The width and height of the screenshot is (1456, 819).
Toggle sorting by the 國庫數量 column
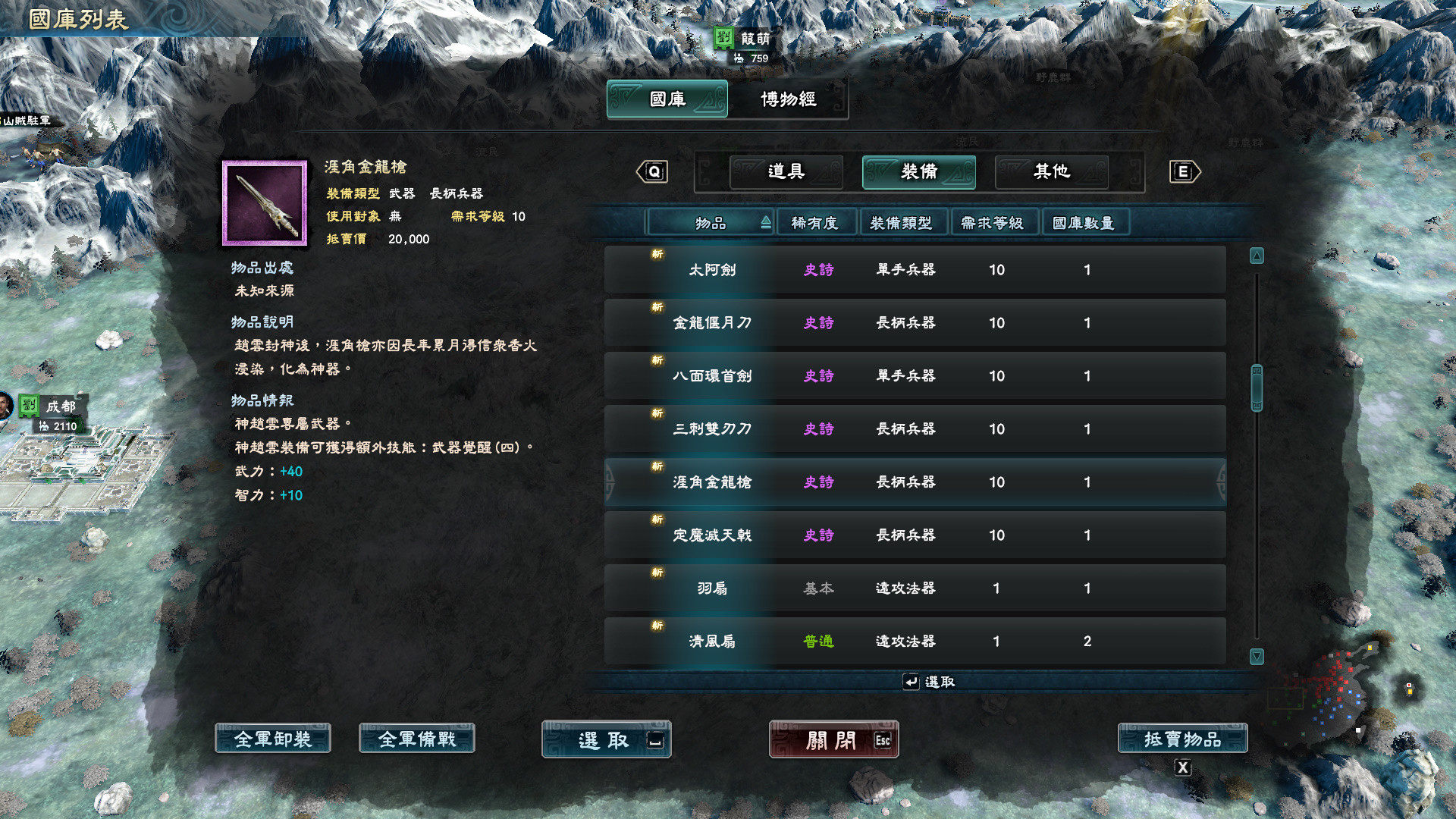point(1084,221)
